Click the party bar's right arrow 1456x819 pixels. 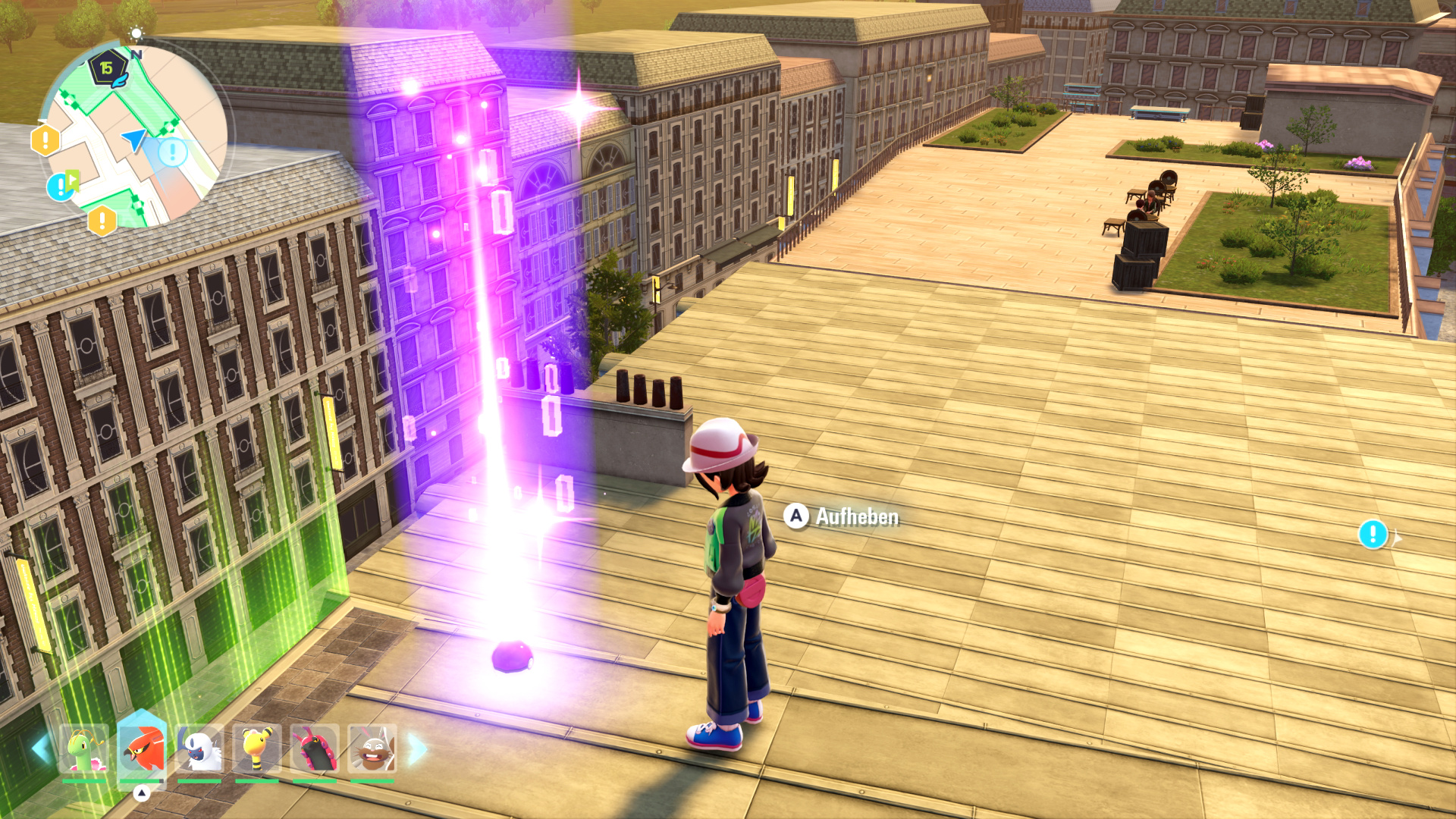click(x=417, y=749)
